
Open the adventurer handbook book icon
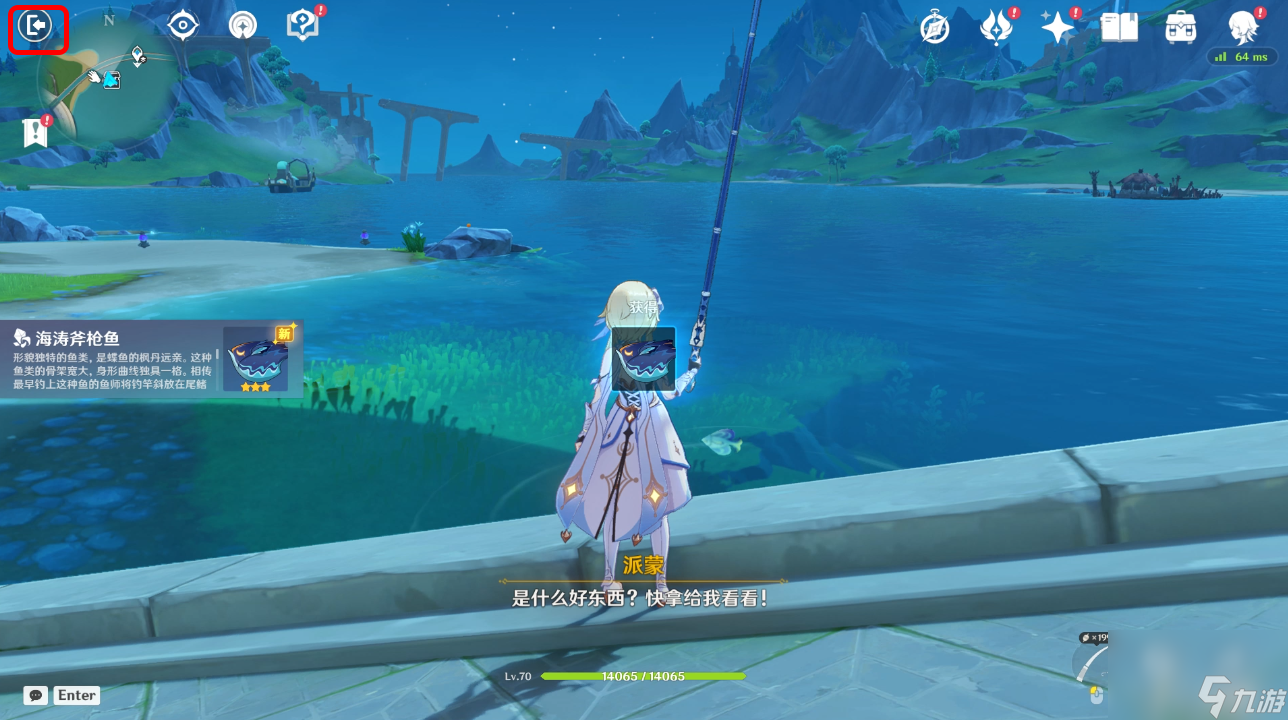[1119, 28]
